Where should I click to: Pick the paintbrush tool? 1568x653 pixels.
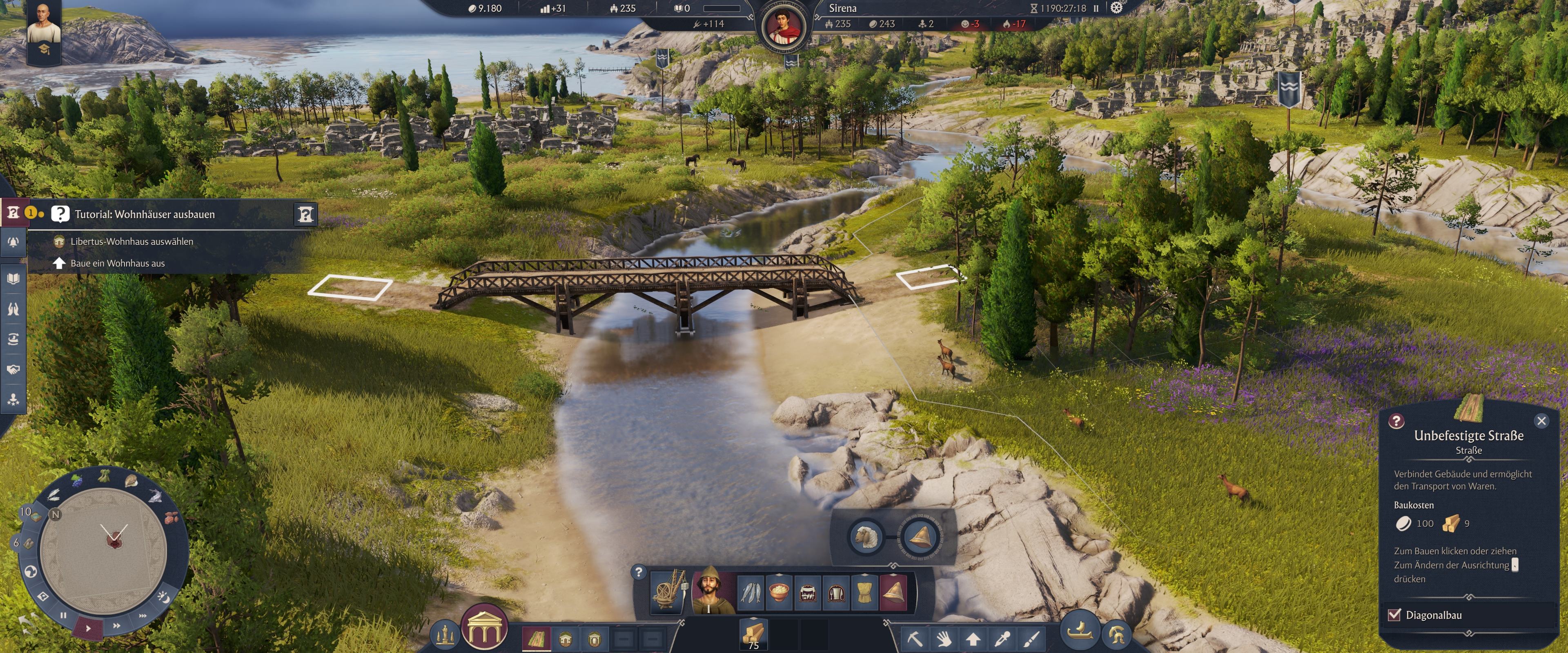(x=1031, y=639)
